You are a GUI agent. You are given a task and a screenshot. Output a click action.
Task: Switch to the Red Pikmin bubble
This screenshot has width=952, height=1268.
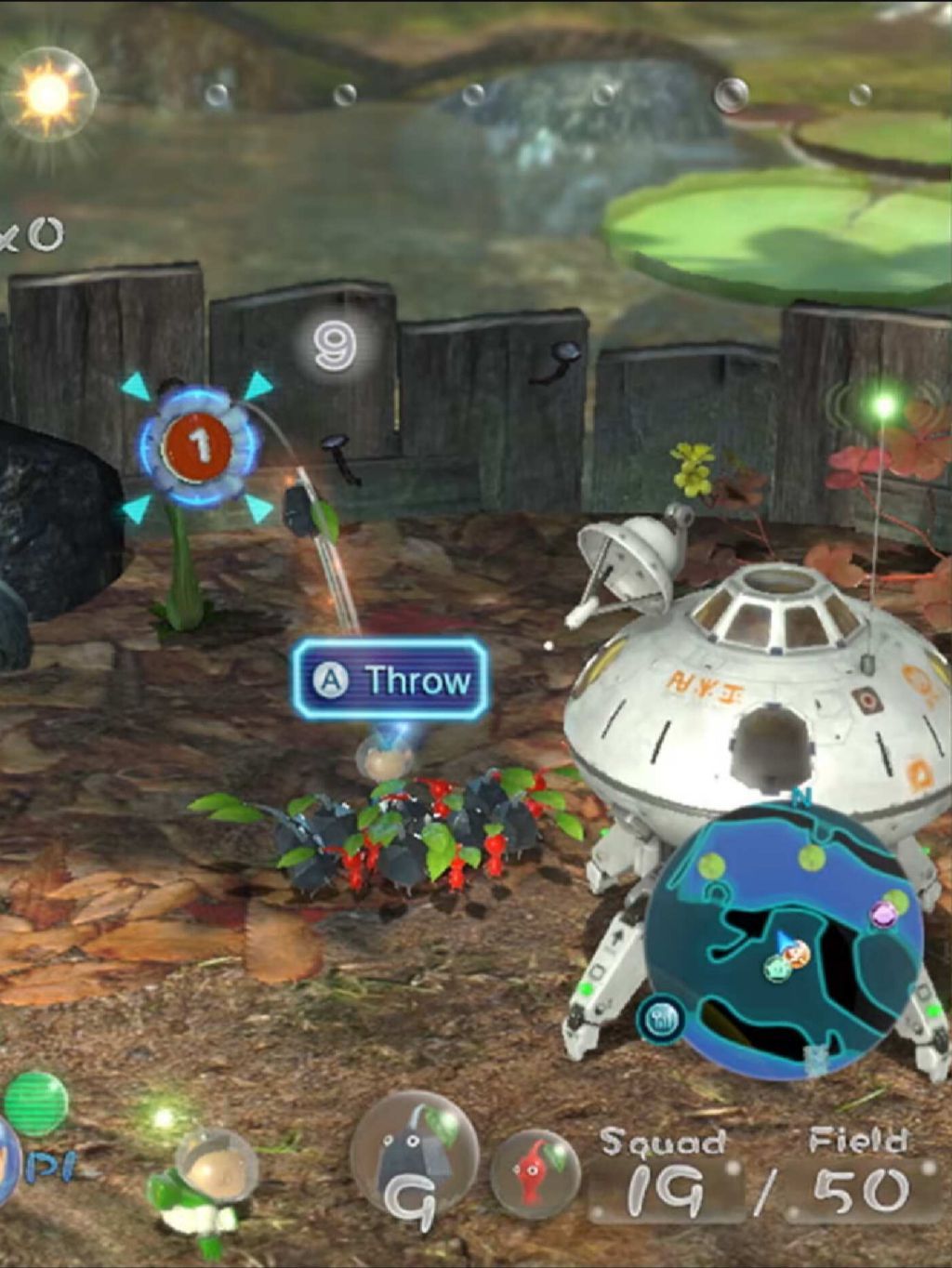tap(534, 1173)
